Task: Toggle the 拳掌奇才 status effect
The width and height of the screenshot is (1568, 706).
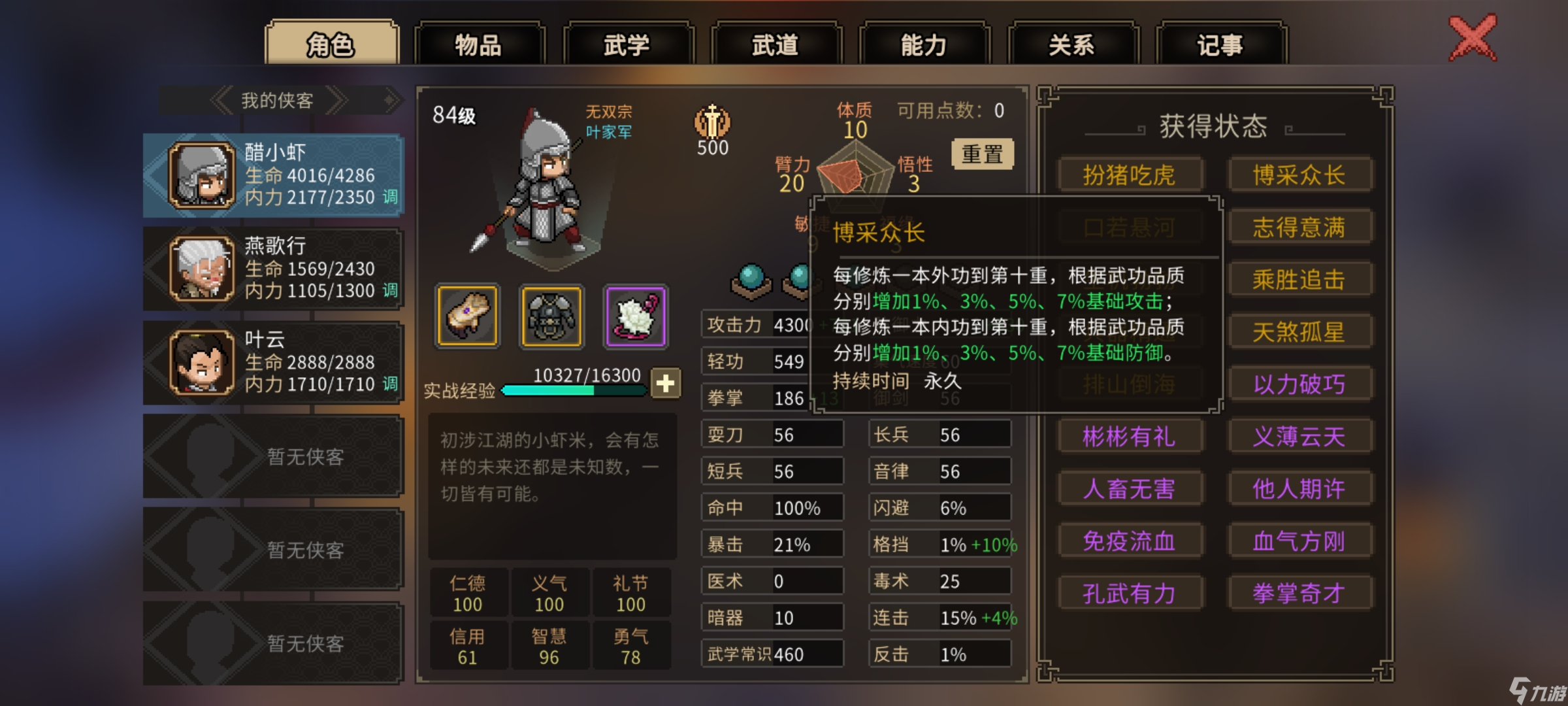Action: pos(1300,593)
